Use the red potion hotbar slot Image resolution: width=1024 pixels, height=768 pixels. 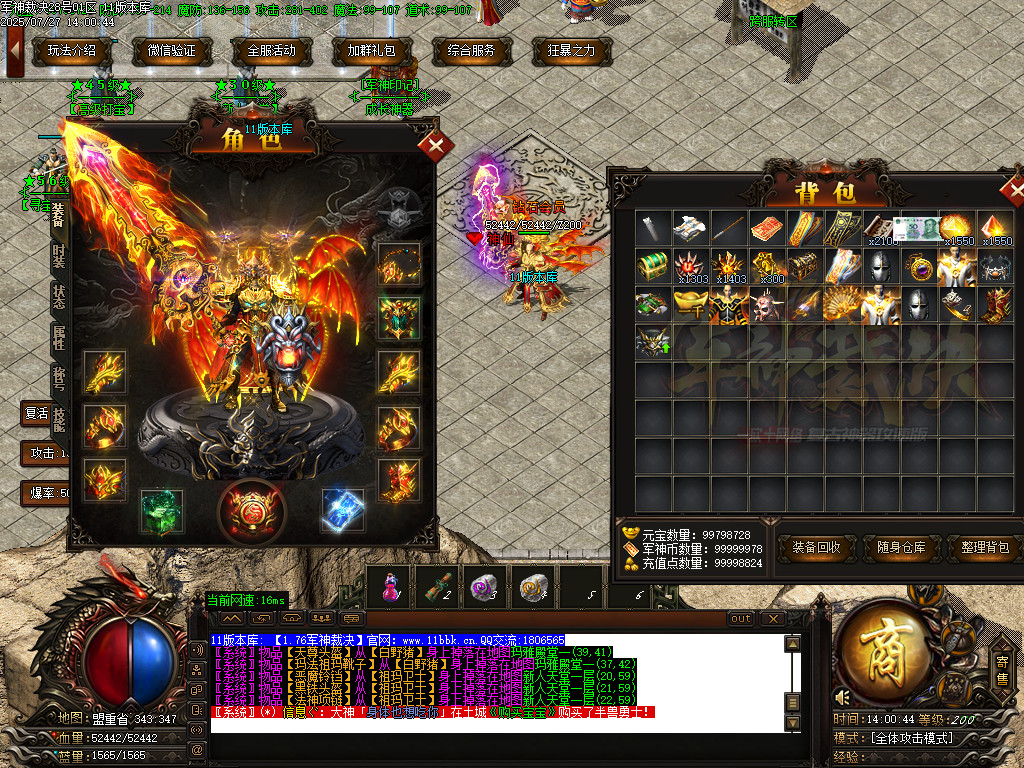390,586
